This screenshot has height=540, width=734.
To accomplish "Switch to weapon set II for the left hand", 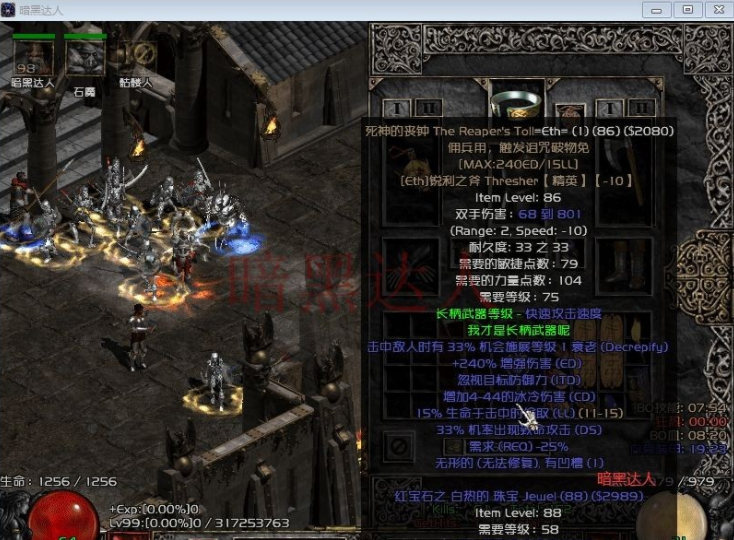I will 428,108.
